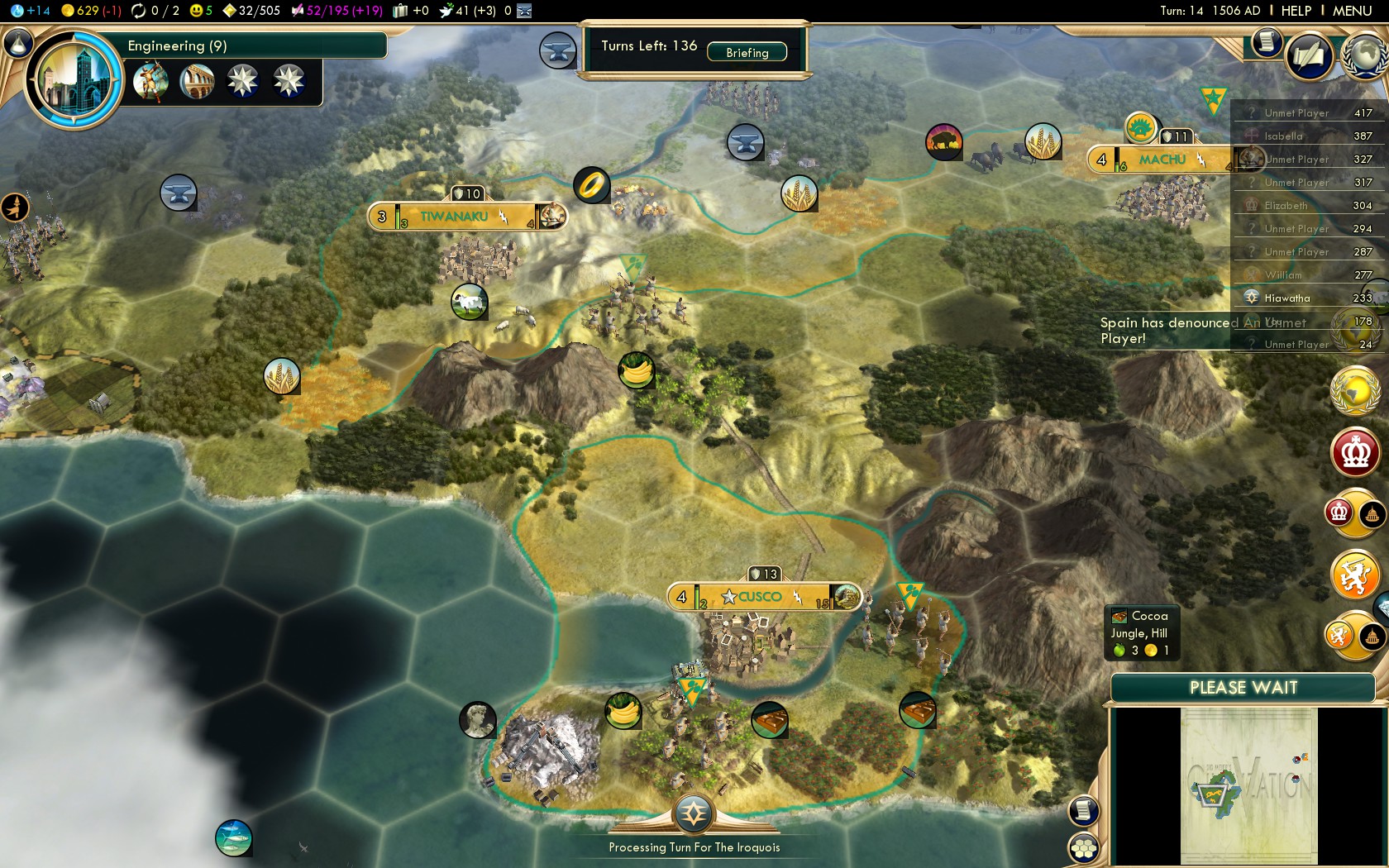Click the PLEASE WAIT end turn button

point(1243,688)
